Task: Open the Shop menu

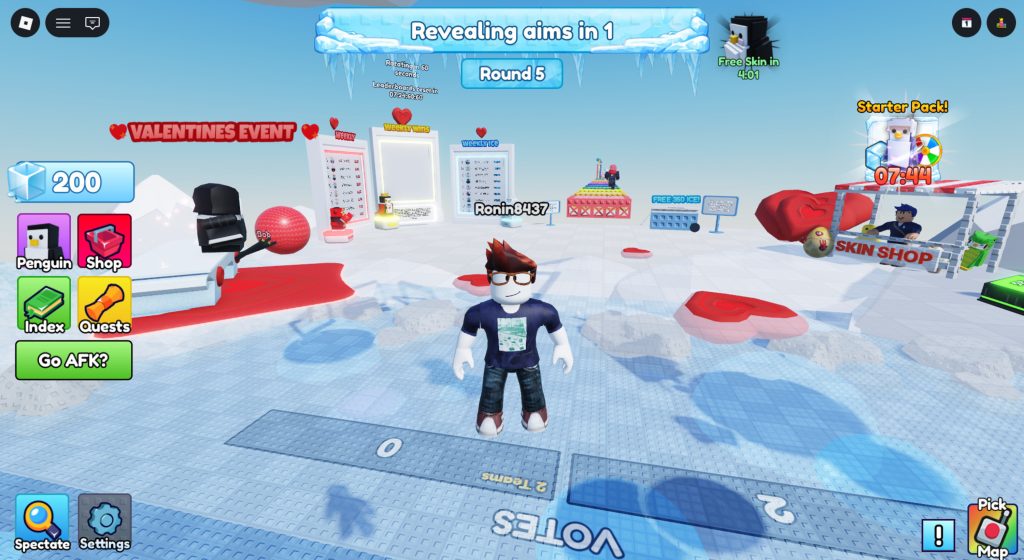Action: [x=104, y=242]
